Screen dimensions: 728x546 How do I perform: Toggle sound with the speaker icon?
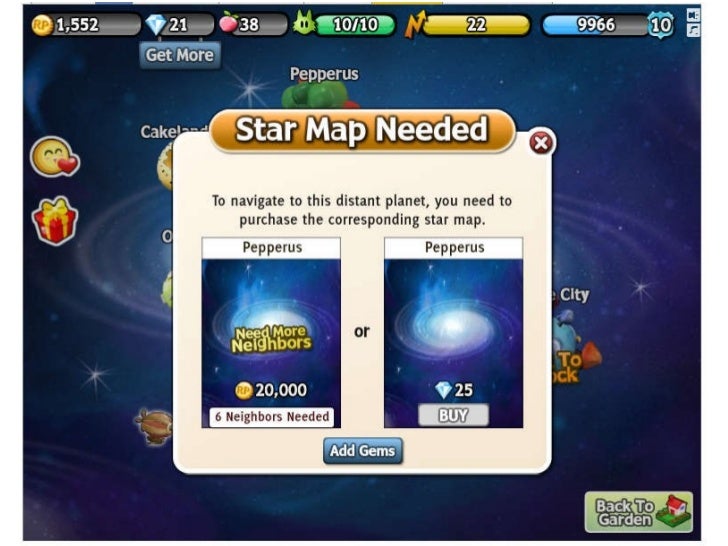[694, 15]
